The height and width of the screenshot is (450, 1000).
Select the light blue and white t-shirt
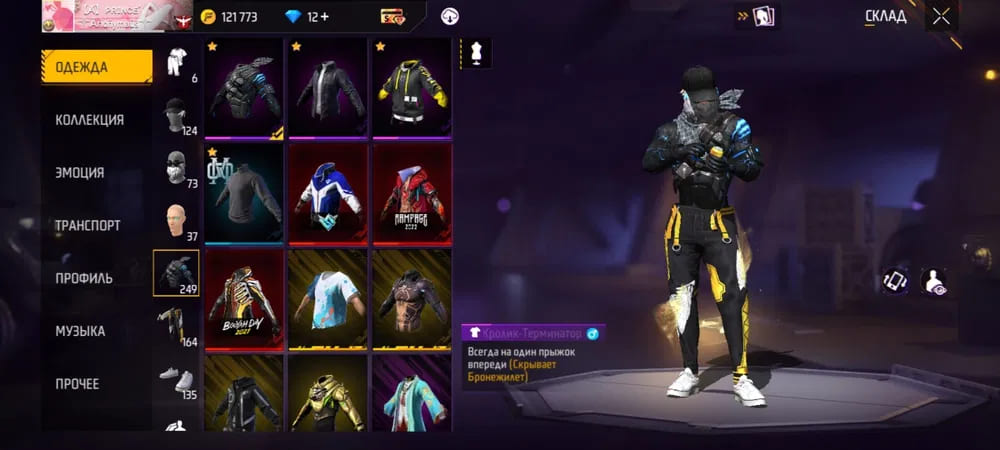pyautogui.click(x=328, y=298)
